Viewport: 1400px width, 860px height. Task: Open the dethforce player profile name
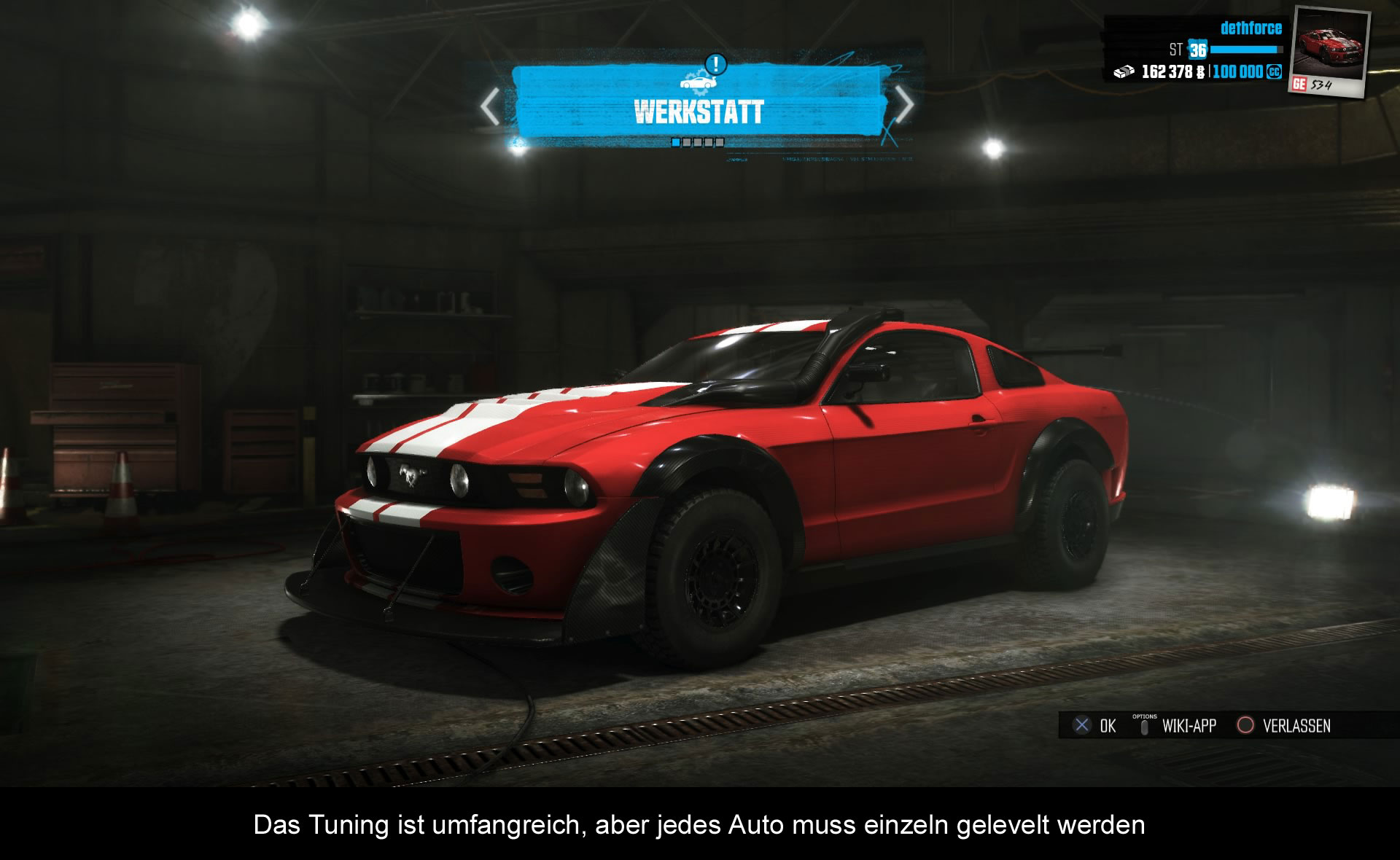click(1251, 28)
